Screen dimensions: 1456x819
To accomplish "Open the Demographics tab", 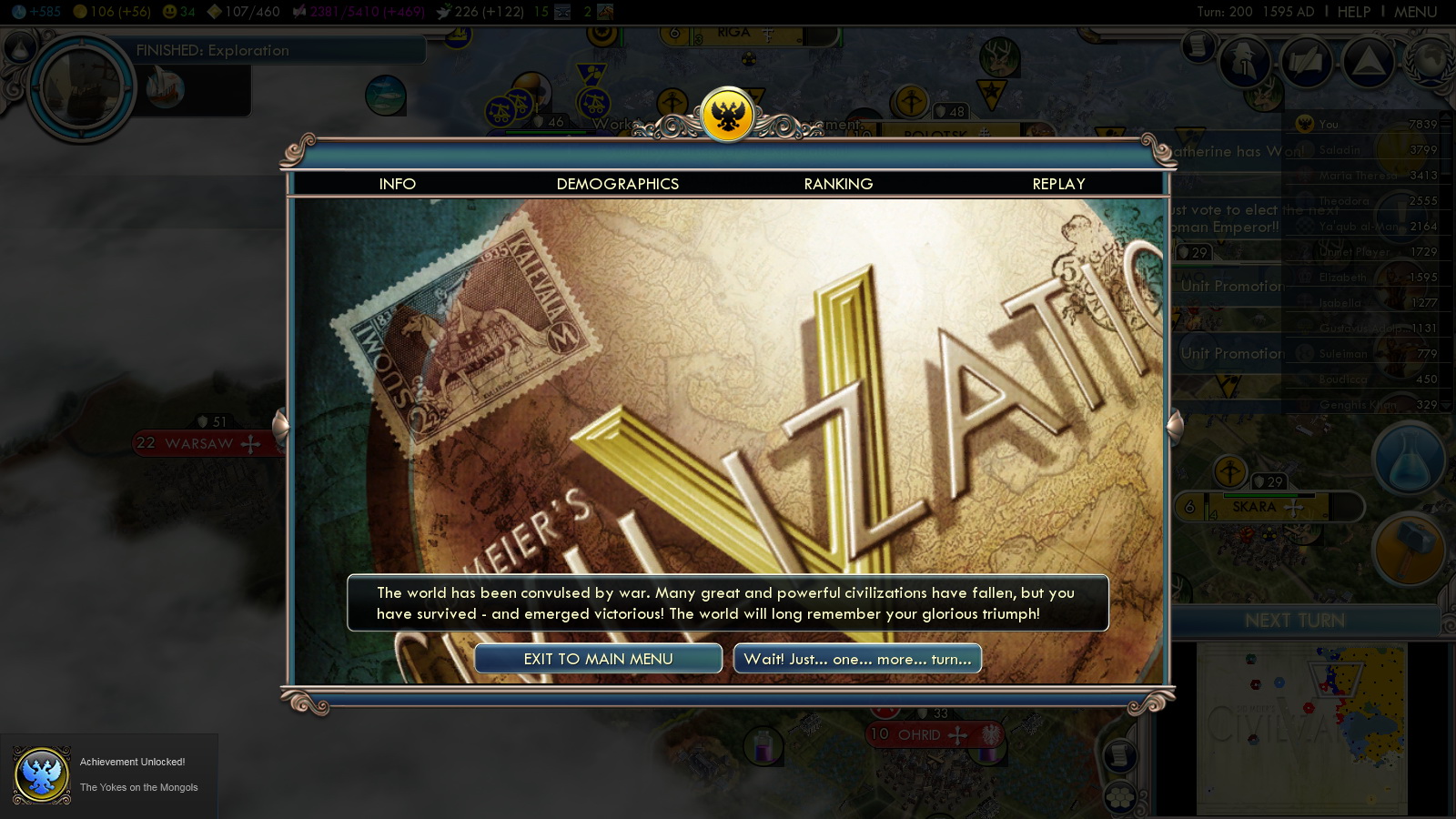I will 618,184.
